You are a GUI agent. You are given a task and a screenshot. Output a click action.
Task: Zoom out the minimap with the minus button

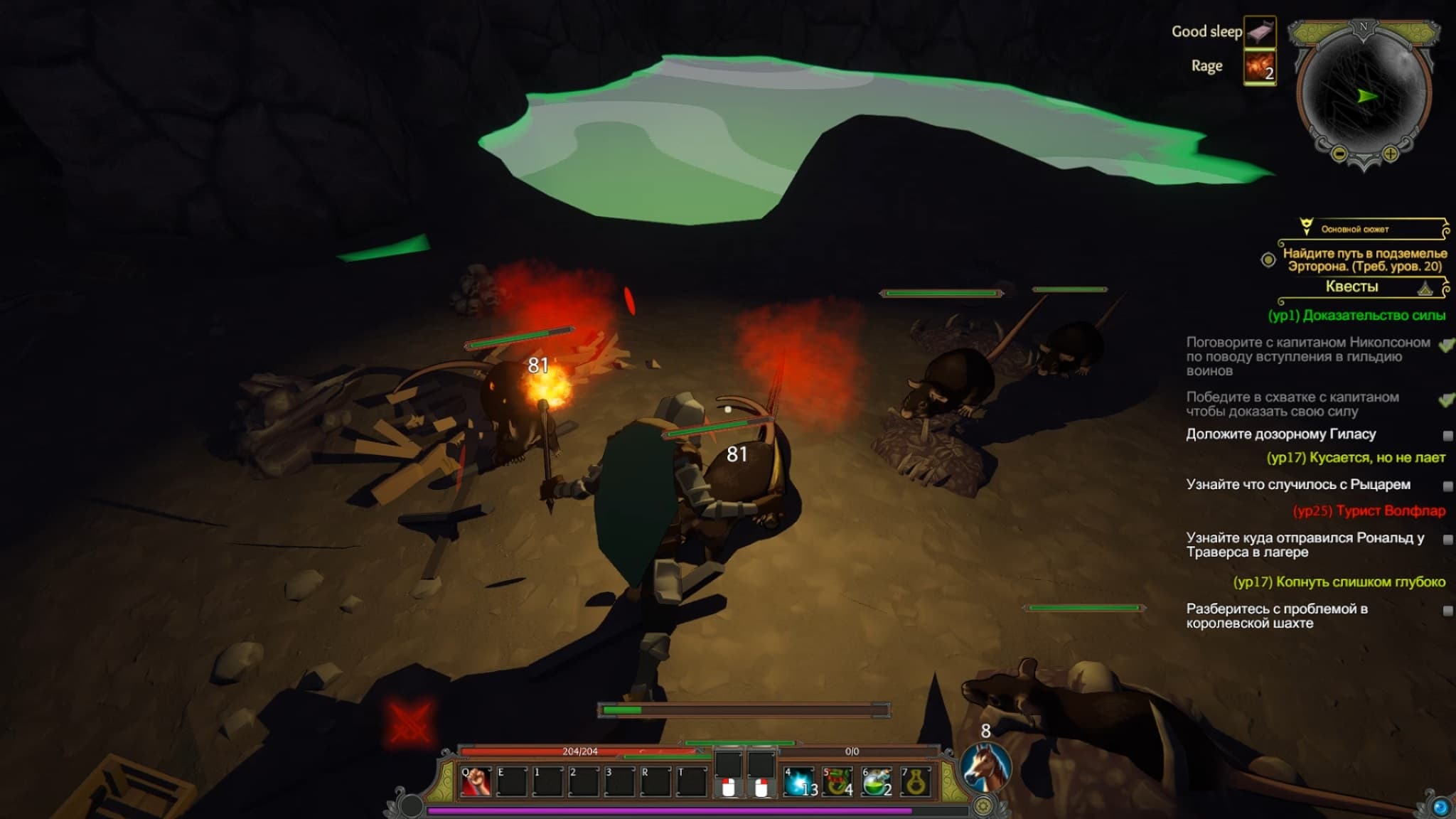[1338, 154]
